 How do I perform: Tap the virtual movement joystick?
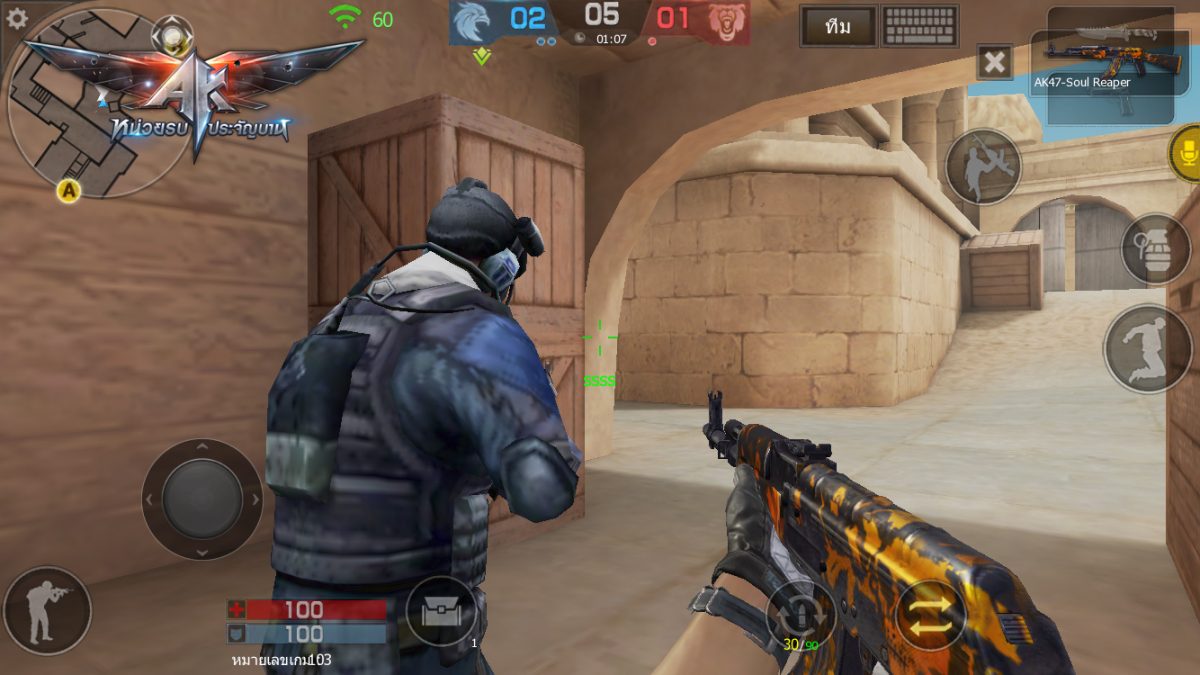pyautogui.click(x=202, y=499)
